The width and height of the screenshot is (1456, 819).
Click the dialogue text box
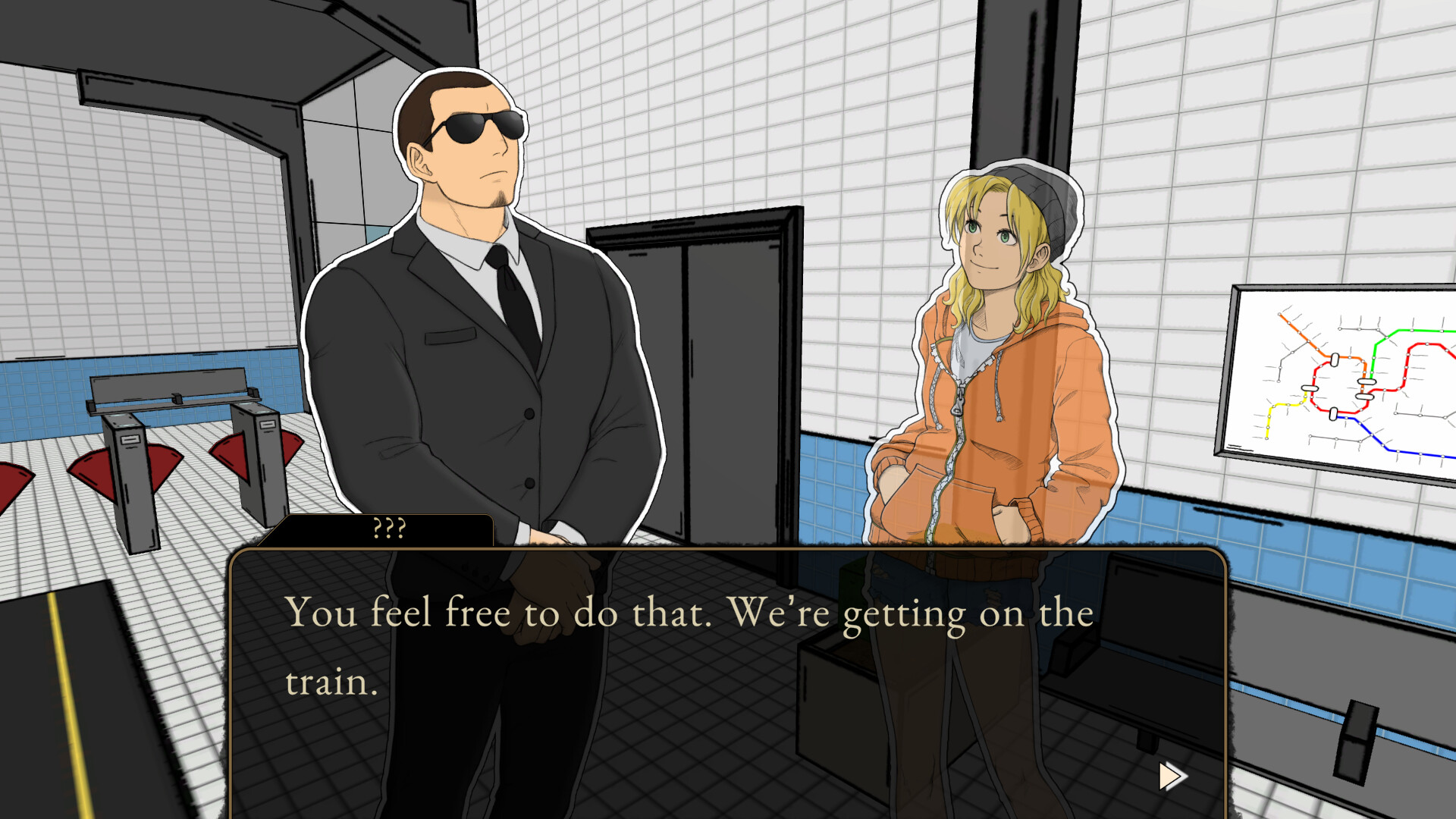coord(728,660)
